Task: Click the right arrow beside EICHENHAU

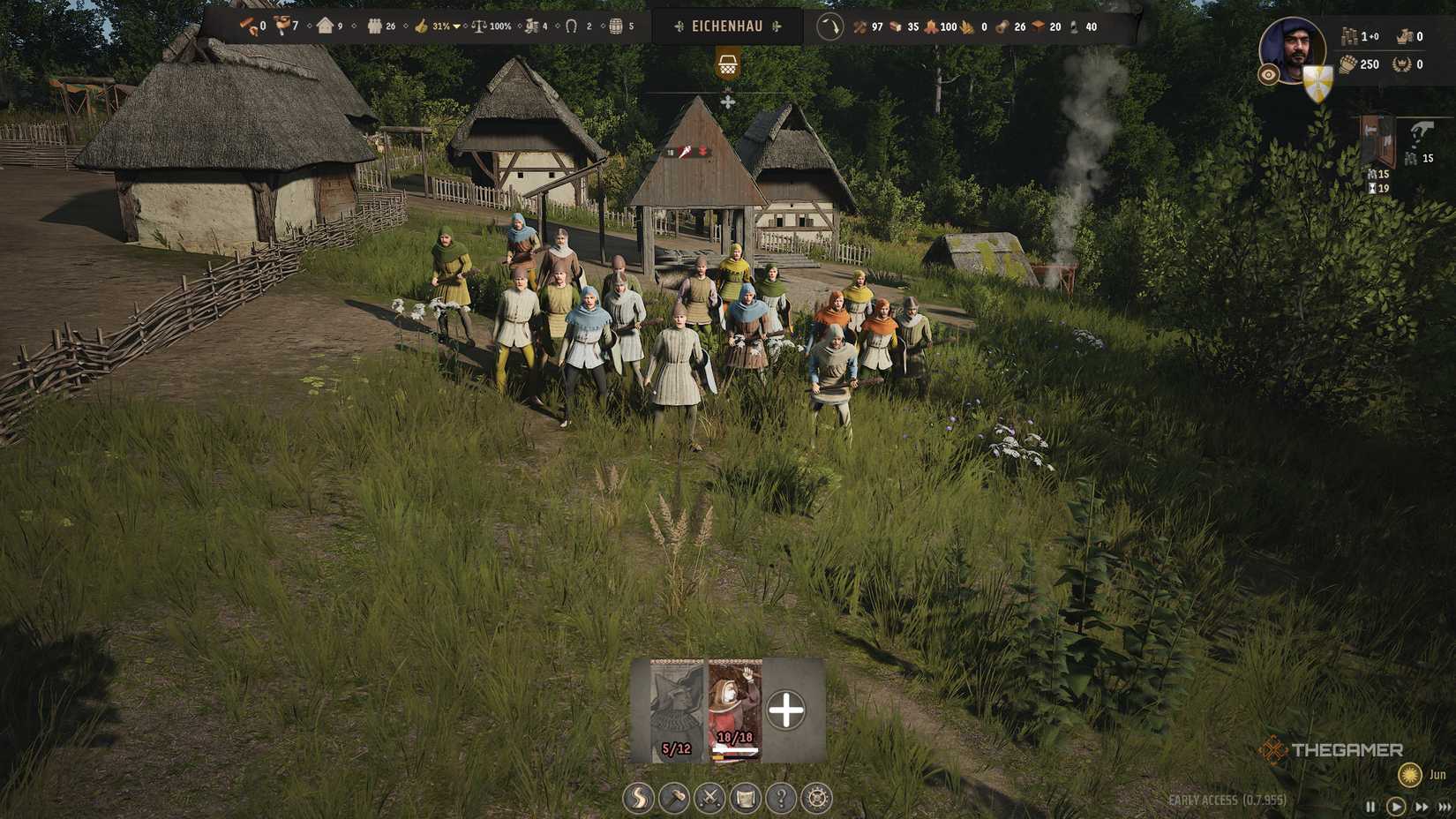Action: coord(777,26)
